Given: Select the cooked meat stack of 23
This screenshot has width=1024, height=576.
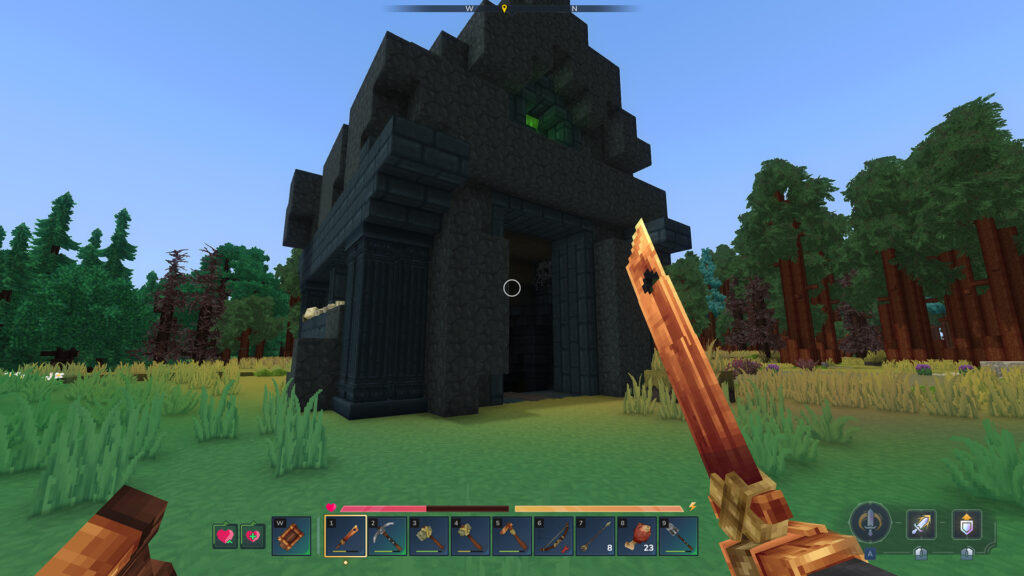Looking at the screenshot, I should 636,536.
